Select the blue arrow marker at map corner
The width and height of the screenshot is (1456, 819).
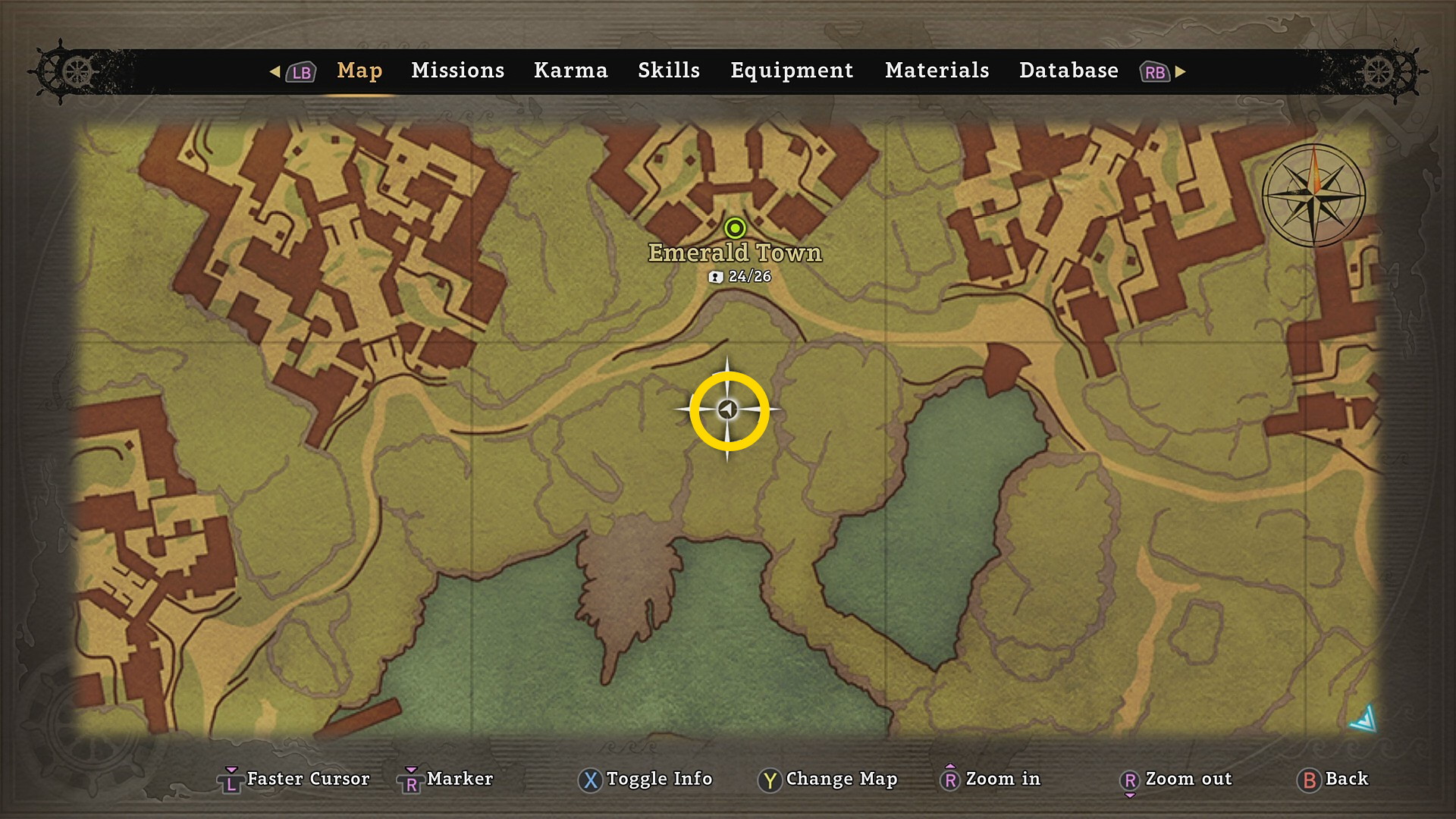tap(1364, 719)
